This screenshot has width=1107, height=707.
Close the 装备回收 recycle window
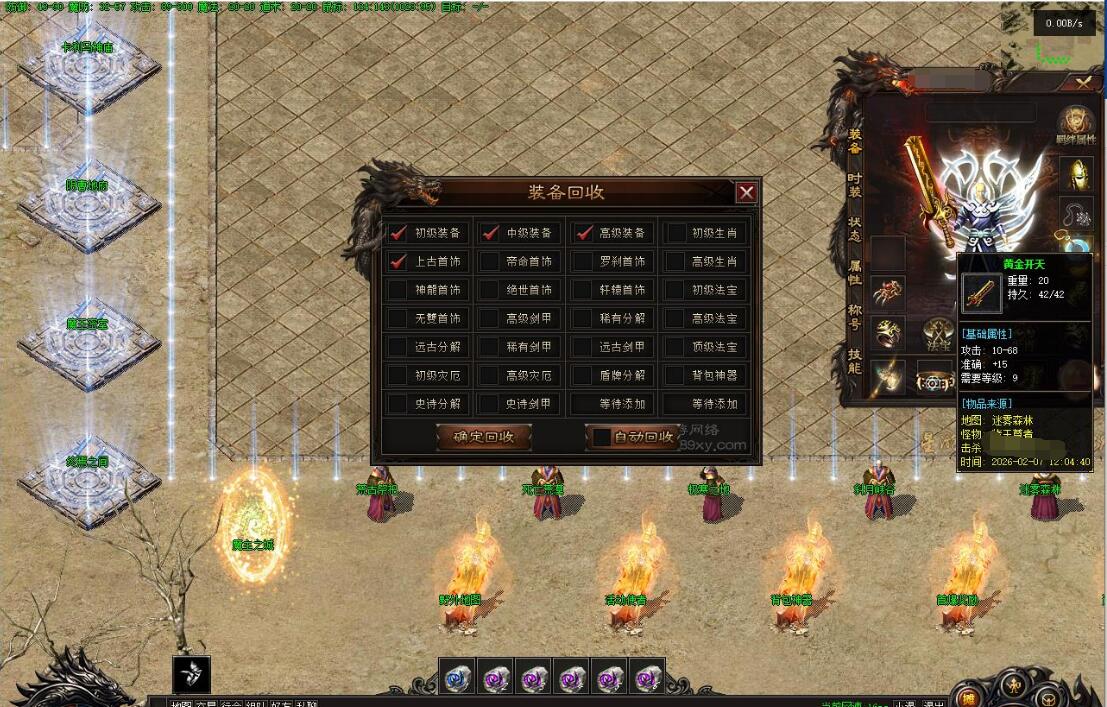[746, 193]
